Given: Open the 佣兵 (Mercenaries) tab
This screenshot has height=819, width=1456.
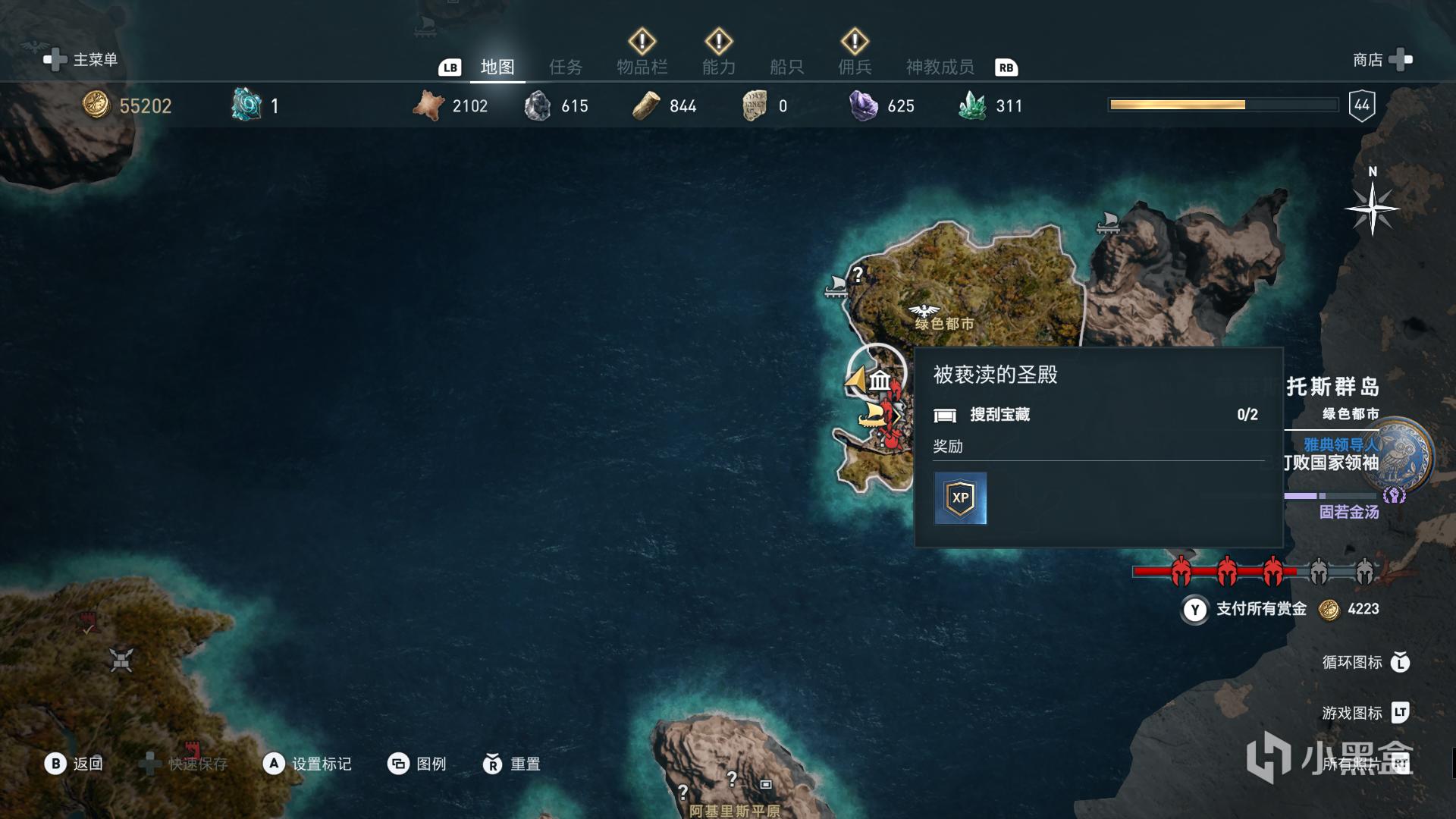Looking at the screenshot, I should coord(855,67).
